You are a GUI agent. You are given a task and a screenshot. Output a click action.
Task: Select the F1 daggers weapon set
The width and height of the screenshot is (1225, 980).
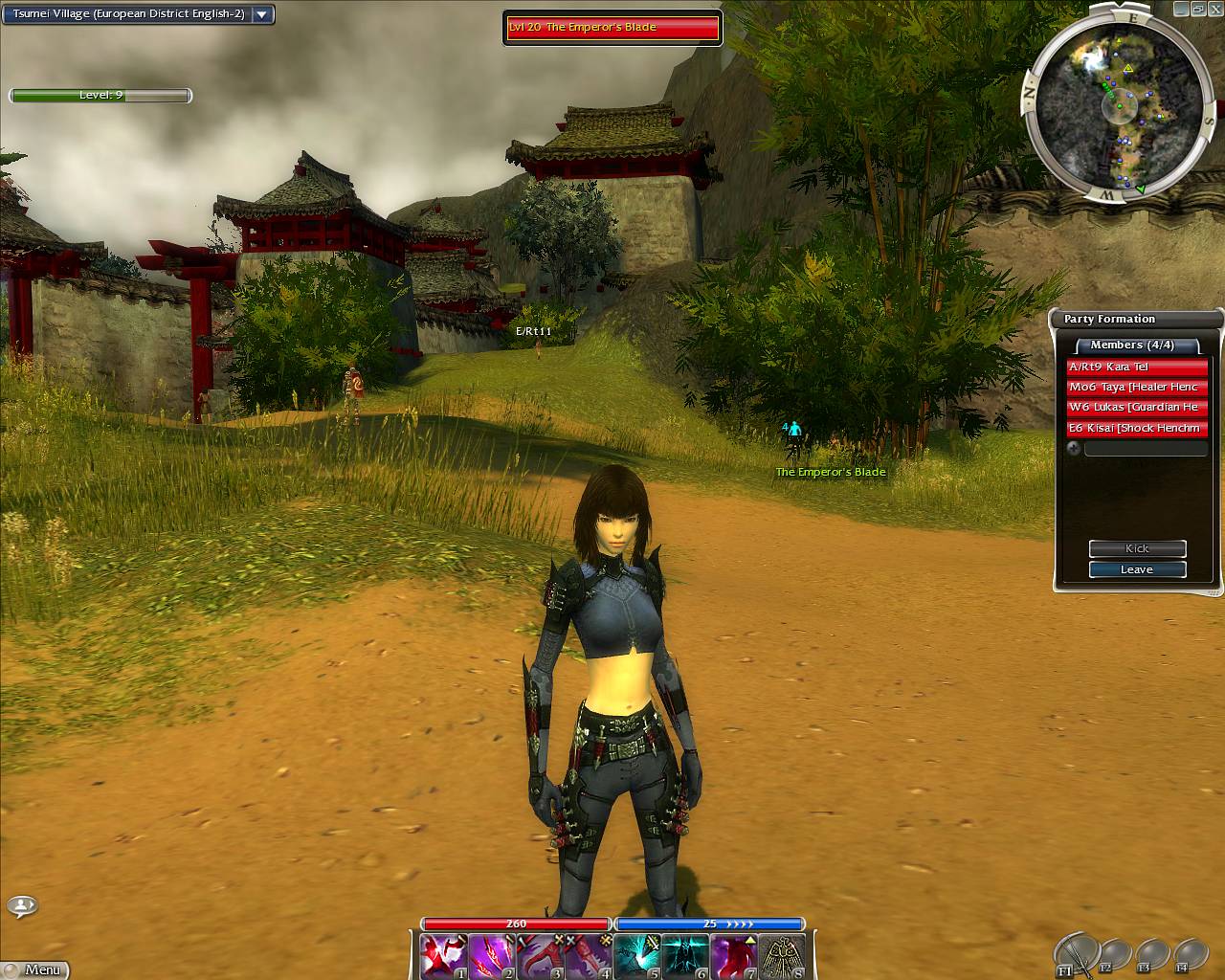click(1074, 954)
